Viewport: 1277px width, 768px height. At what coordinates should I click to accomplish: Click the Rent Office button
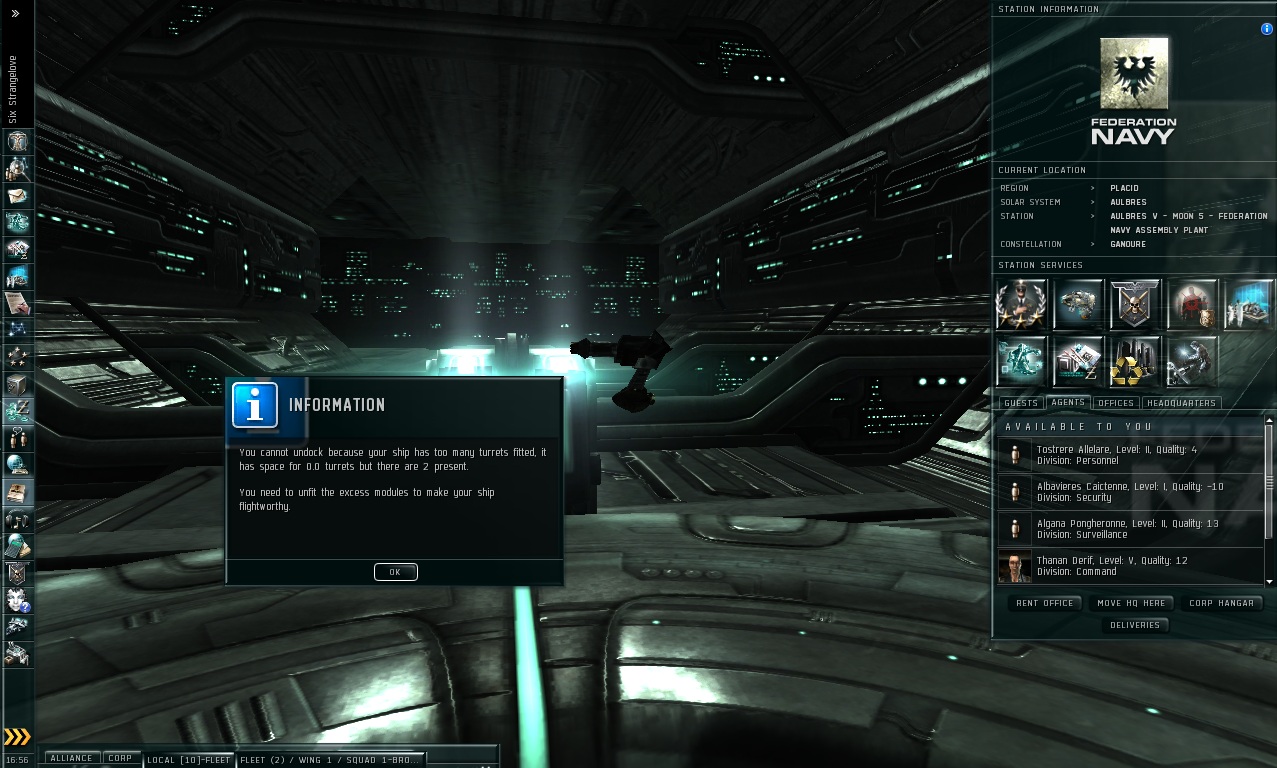coord(1044,603)
